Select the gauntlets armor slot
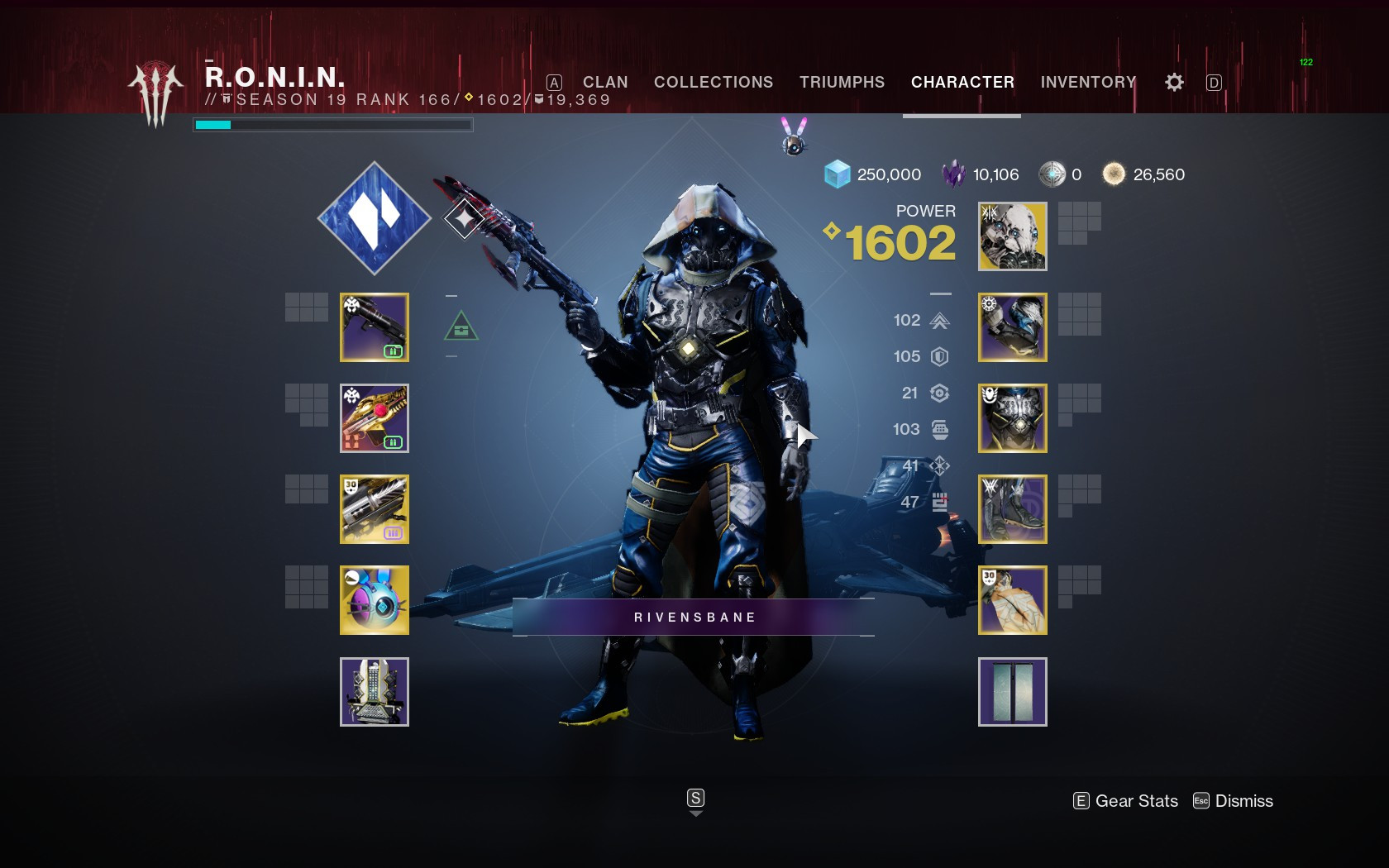 point(1013,327)
